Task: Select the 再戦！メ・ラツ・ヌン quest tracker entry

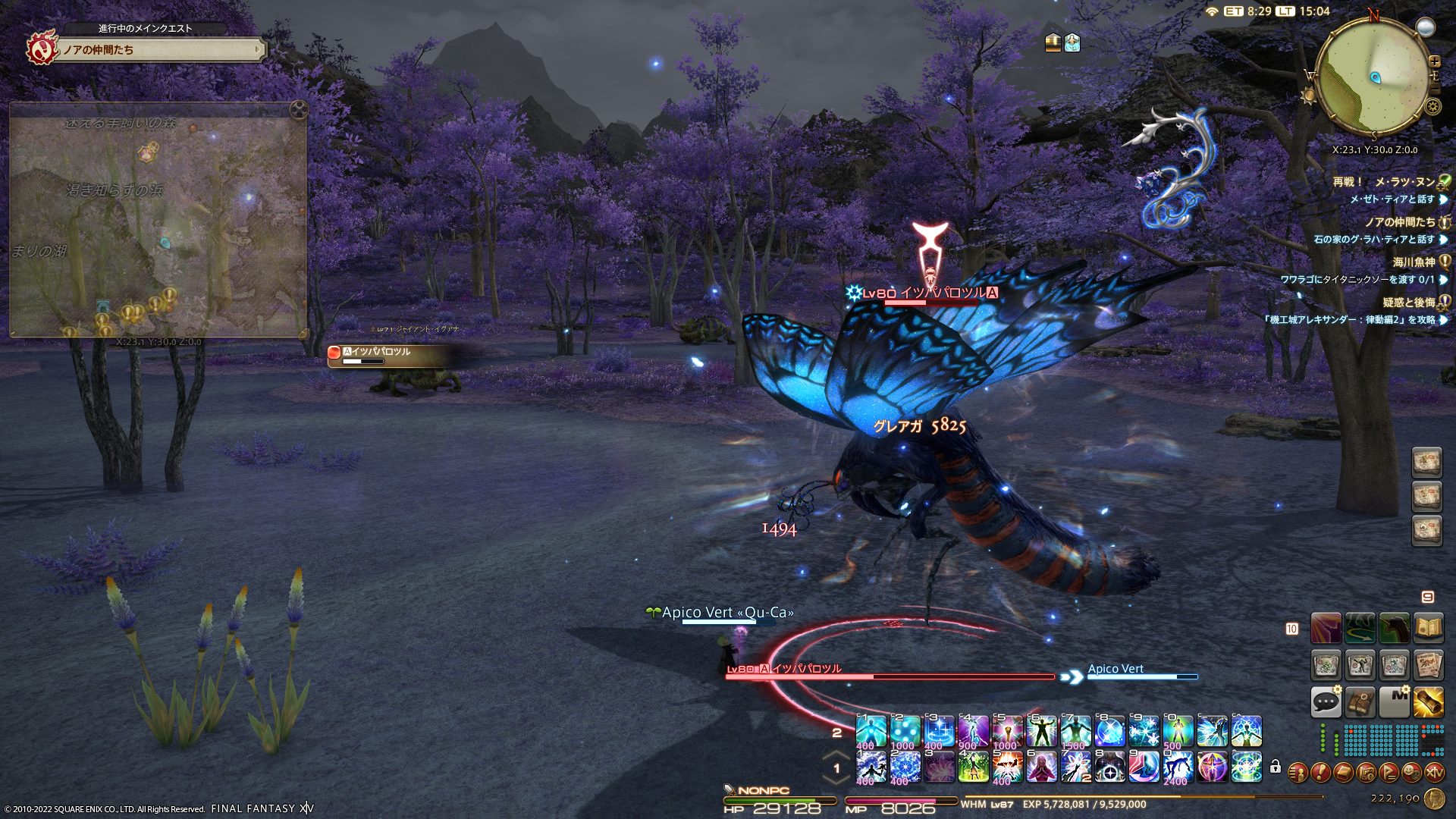Action: coord(1383,182)
